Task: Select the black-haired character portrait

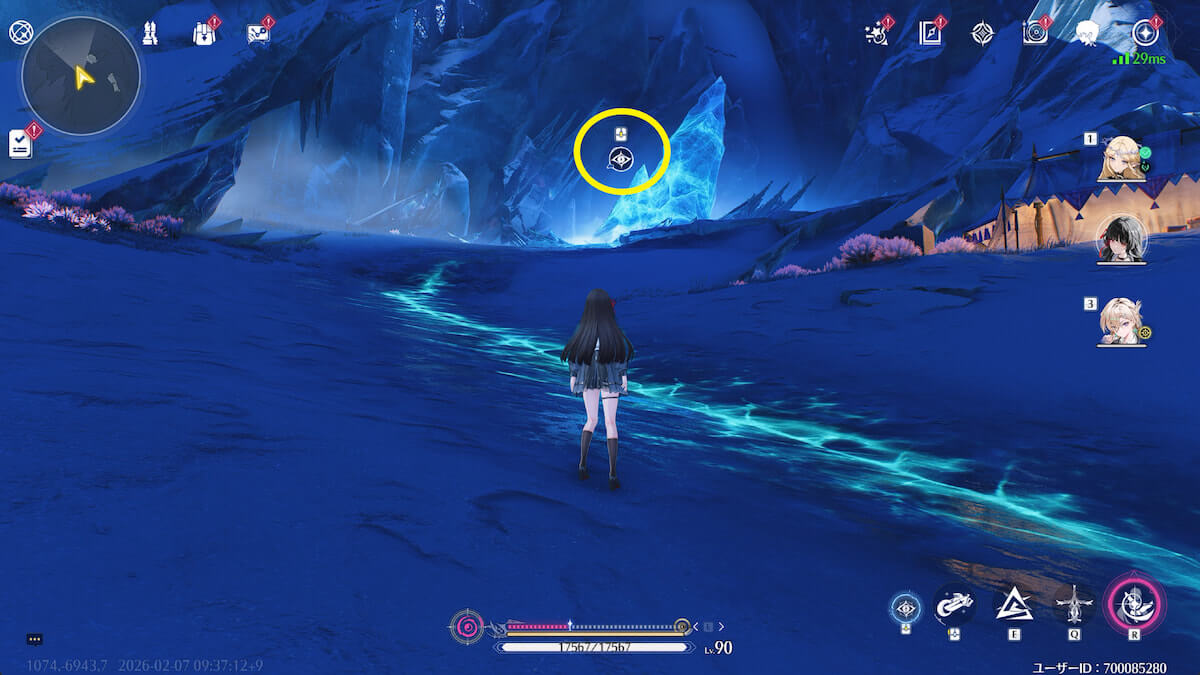Action: [x=1122, y=239]
